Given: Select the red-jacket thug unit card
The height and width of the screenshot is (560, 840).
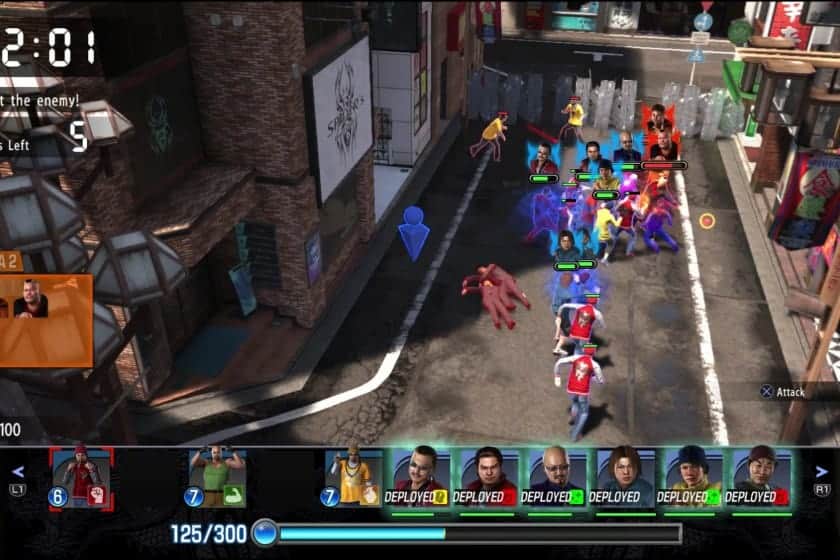Looking at the screenshot, I should click(x=82, y=477).
